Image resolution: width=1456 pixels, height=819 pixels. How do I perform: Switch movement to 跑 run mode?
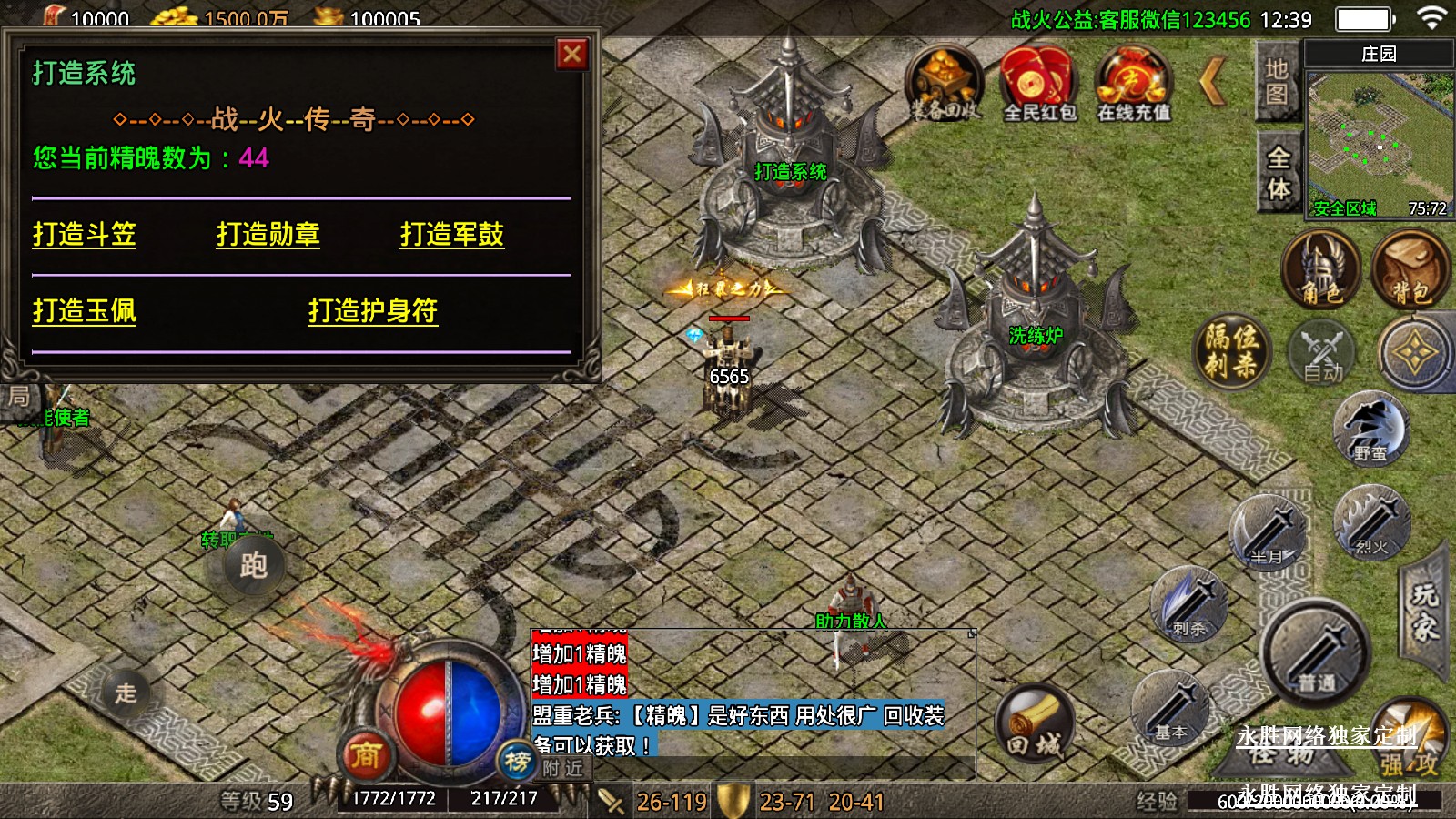[x=254, y=565]
